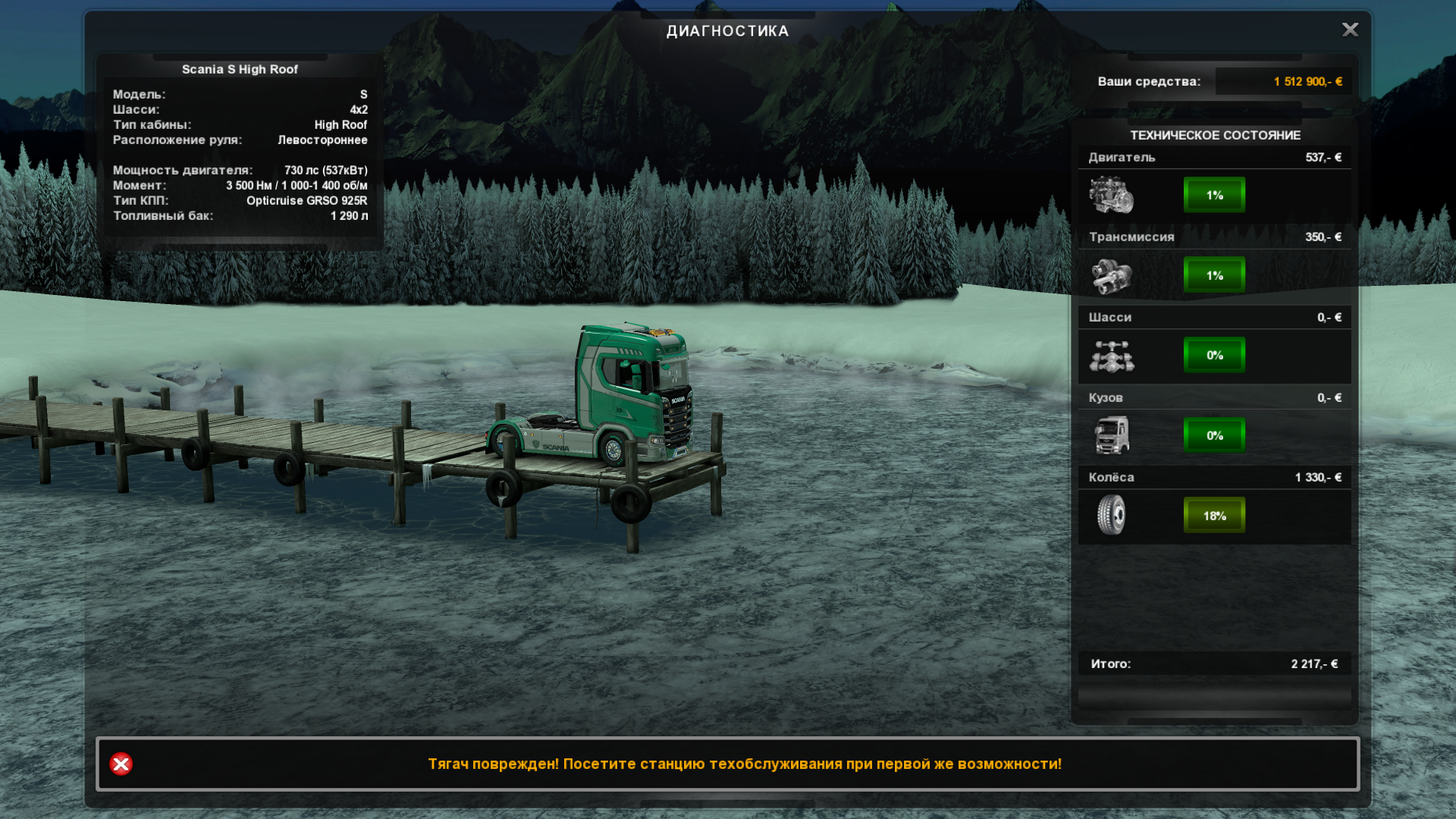Image resolution: width=1456 pixels, height=819 pixels.
Task: Select the transmission gearbox icon
Action: (1111, 276)
